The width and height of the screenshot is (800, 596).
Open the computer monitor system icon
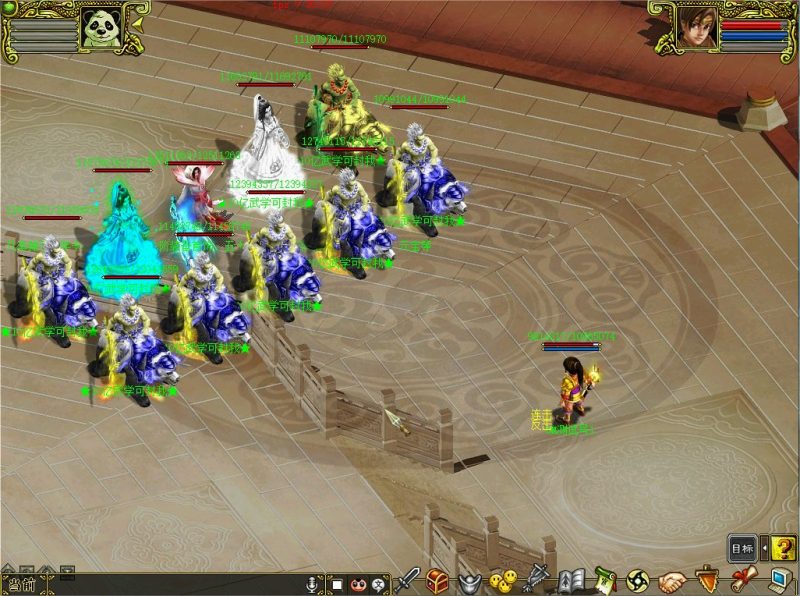coord(777,579)
